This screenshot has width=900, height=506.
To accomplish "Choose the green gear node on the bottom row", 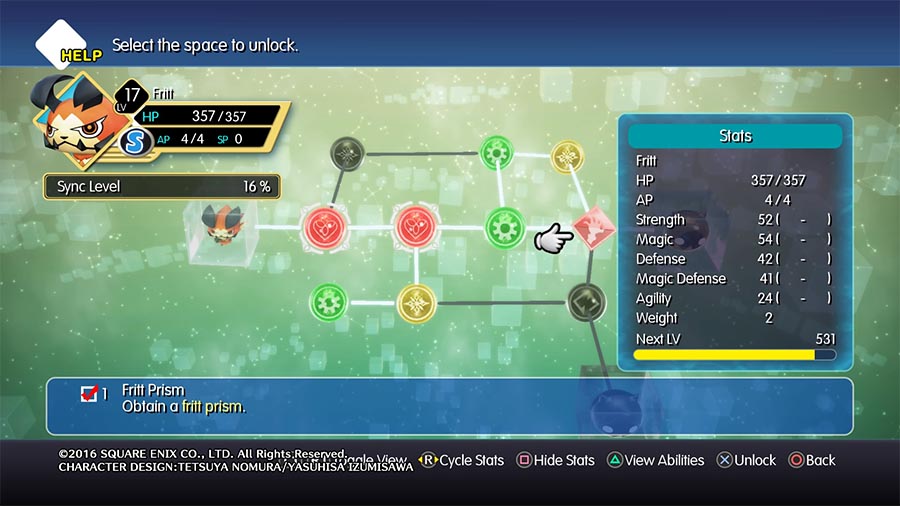I will 329,299.
